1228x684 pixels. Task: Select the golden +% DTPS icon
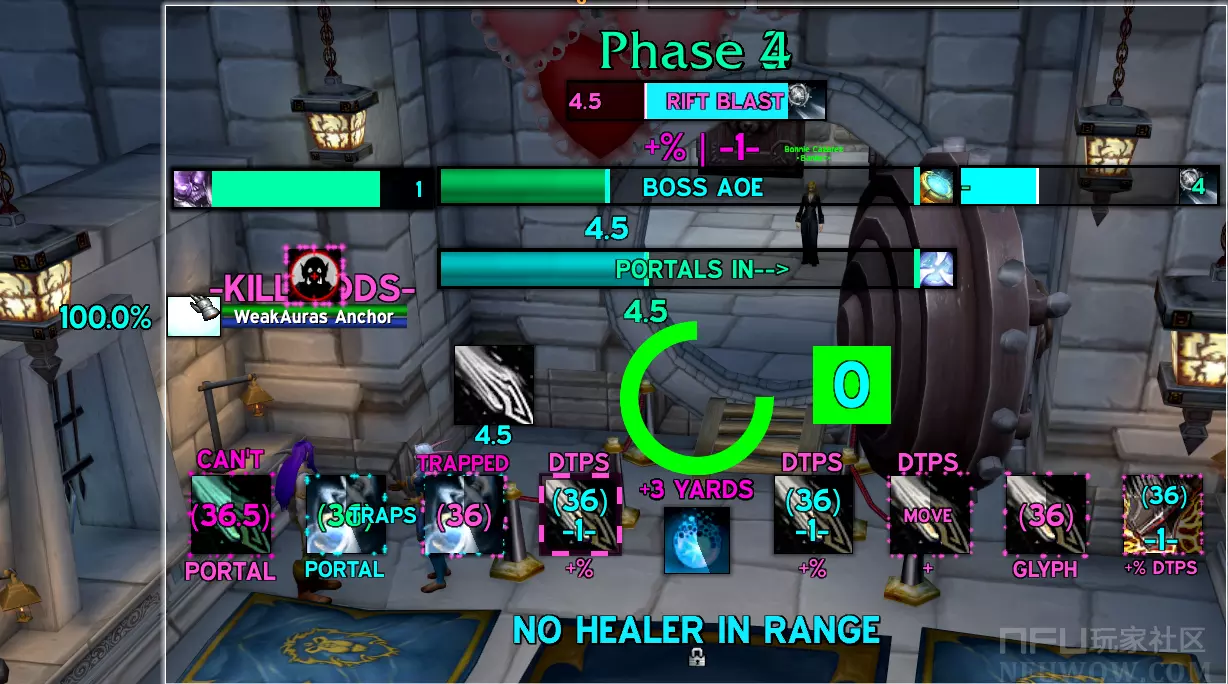[x=1162, y=515]
